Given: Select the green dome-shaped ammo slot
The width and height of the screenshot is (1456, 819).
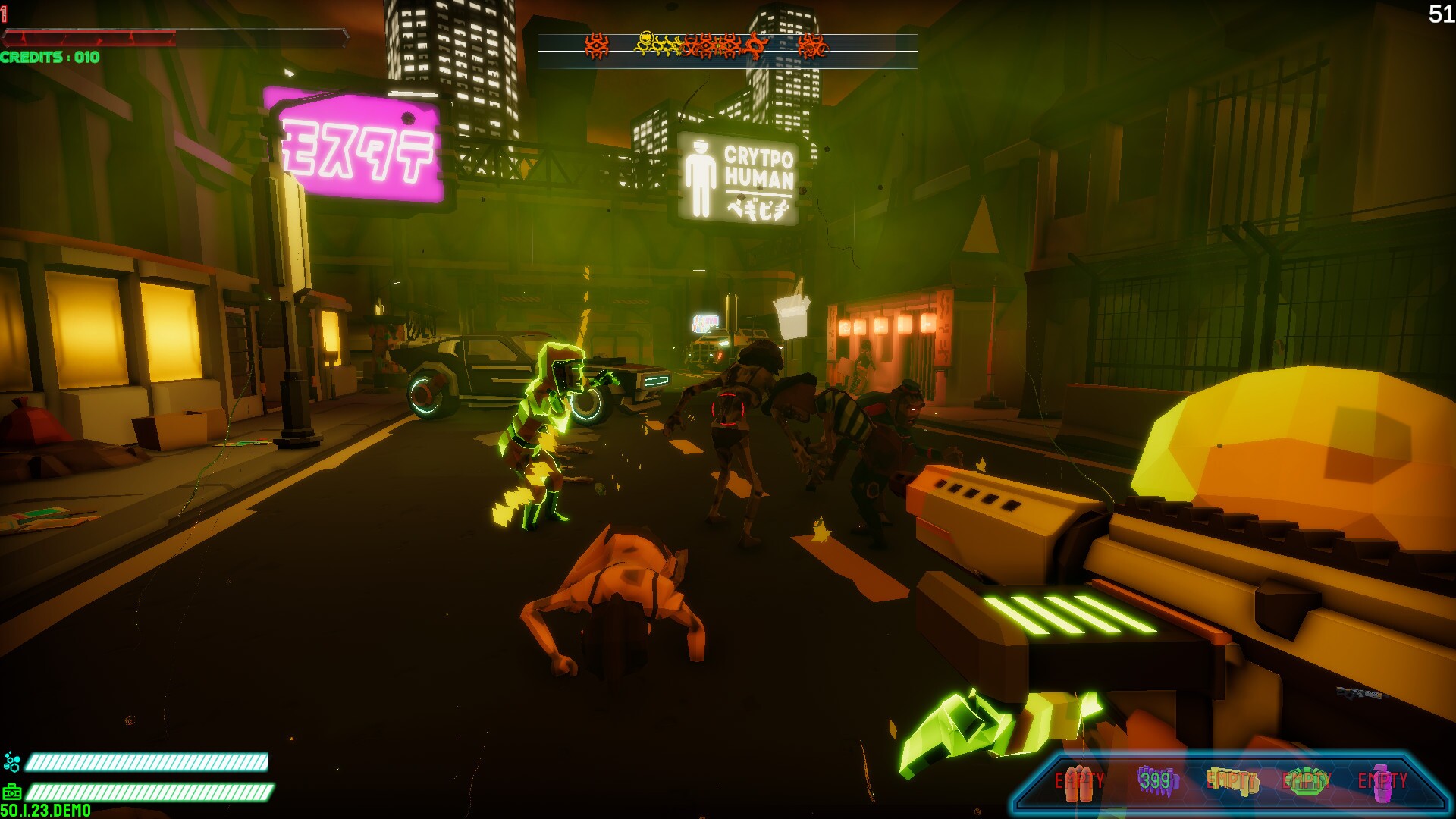Looking at the screenshot, I should [1306, 781].
